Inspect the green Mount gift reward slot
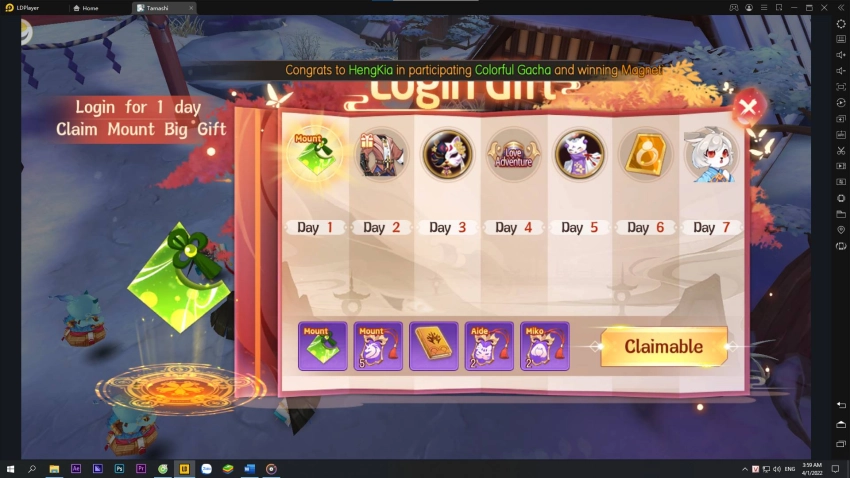Viewport: 850px width, 478px height. pos(323,346)
